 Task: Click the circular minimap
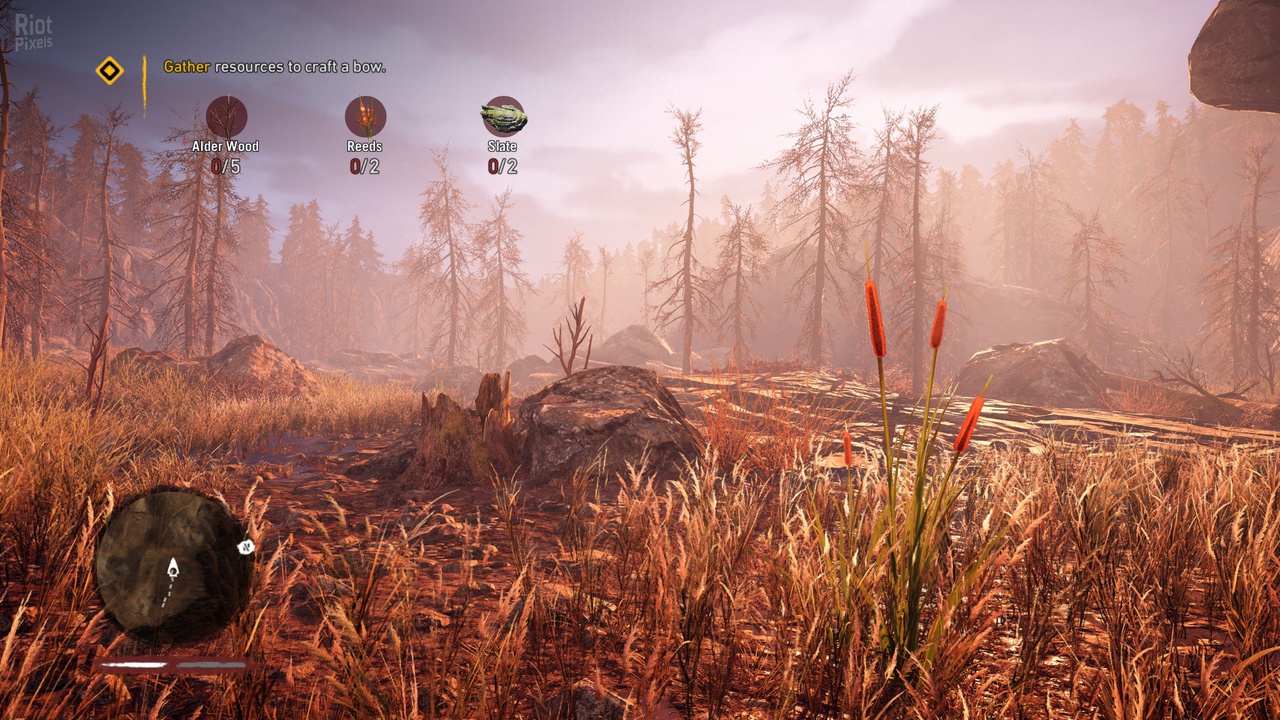172,563
